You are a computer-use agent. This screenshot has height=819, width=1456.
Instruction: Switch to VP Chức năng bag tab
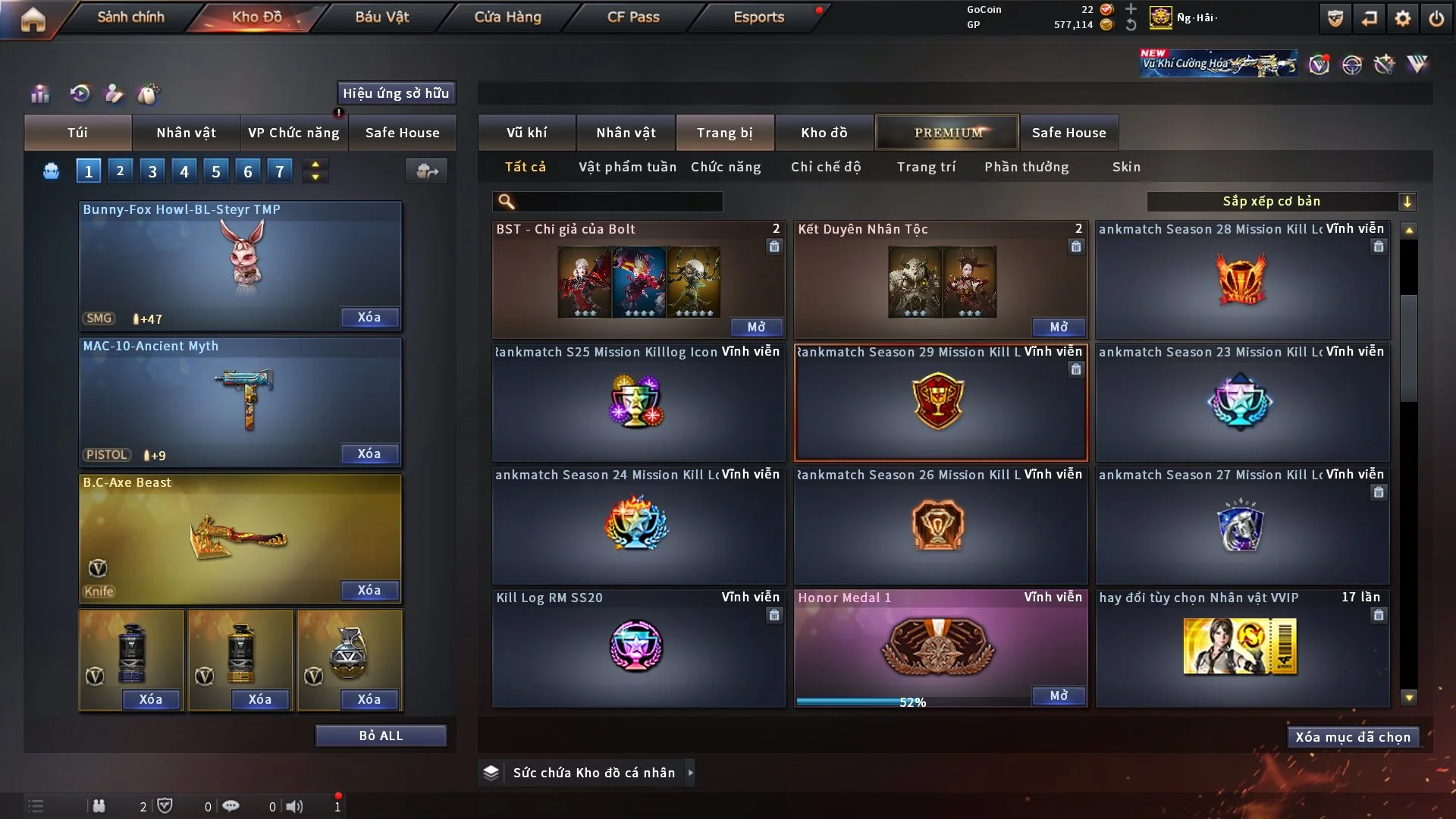(293, 133)
